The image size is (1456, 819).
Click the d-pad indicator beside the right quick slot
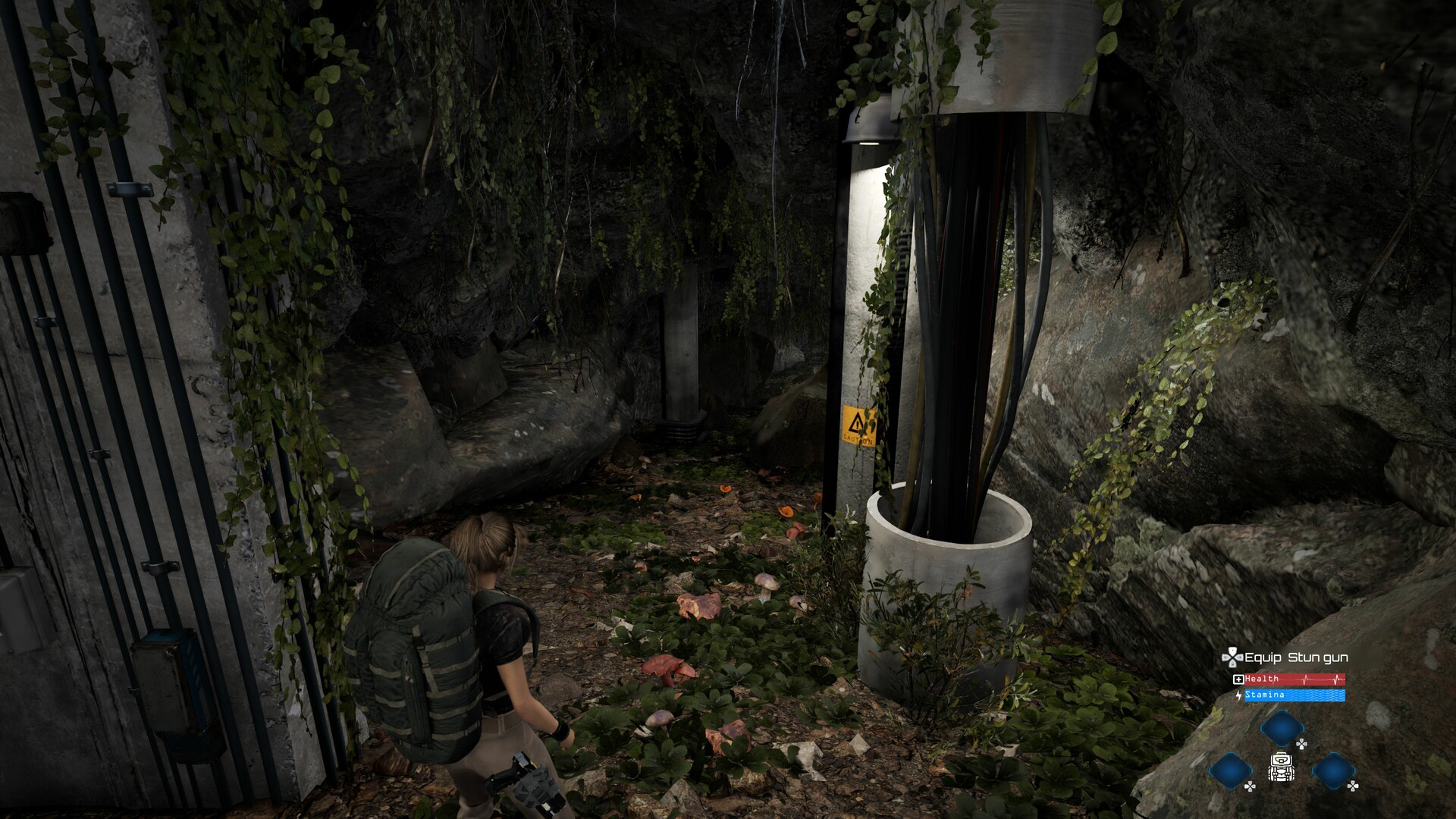[1353, 786]
